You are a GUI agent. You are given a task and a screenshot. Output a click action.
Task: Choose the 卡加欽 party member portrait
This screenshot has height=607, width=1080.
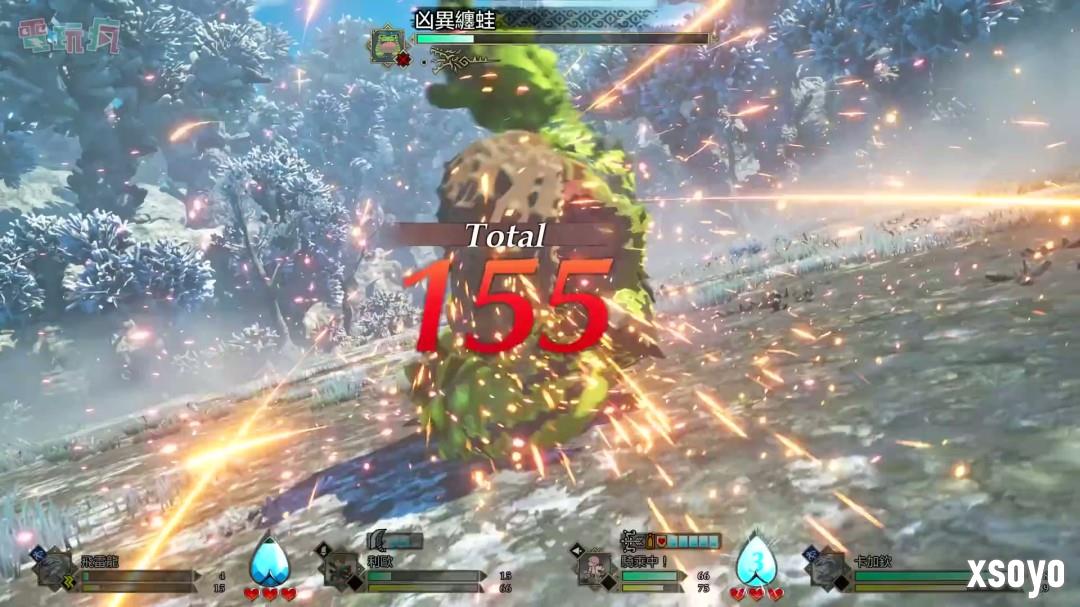coord(828,570)
